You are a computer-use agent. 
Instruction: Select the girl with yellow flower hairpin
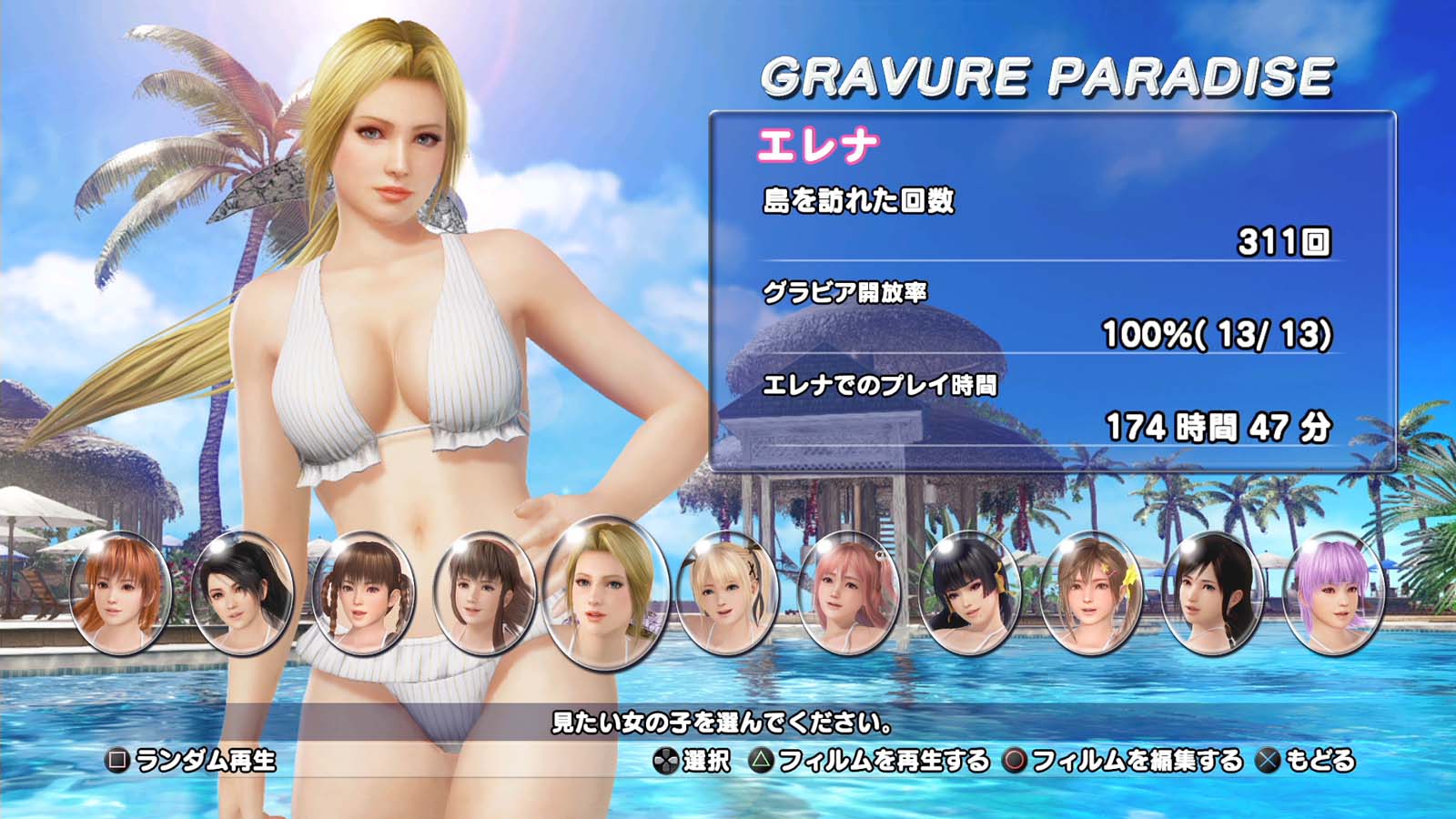coord(1091,592)
